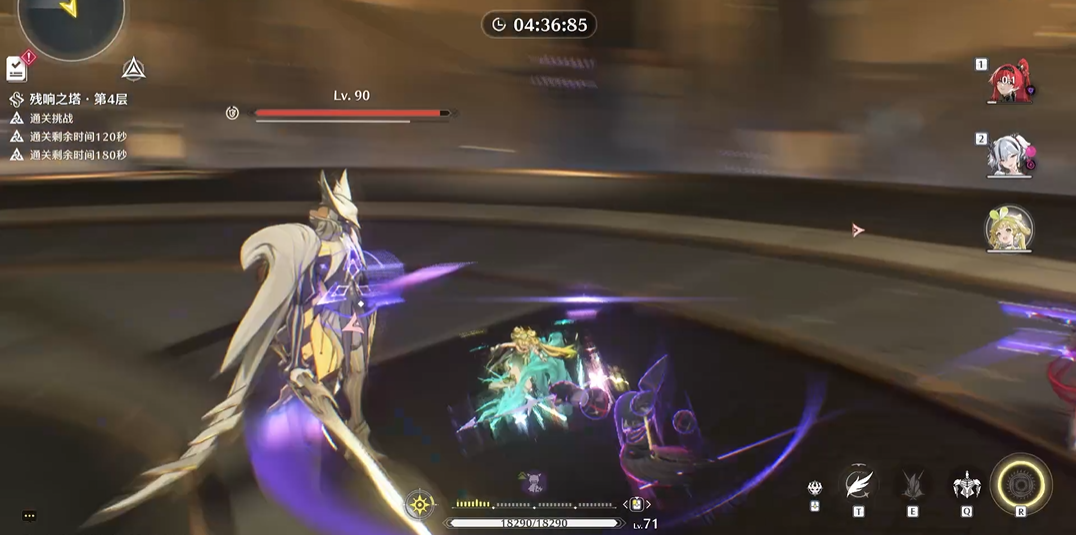Image resolution: width=1076 pixels, height=535 pixels.
Task: Click the triangle emblem beside the minimap
Action: (134, 69)
